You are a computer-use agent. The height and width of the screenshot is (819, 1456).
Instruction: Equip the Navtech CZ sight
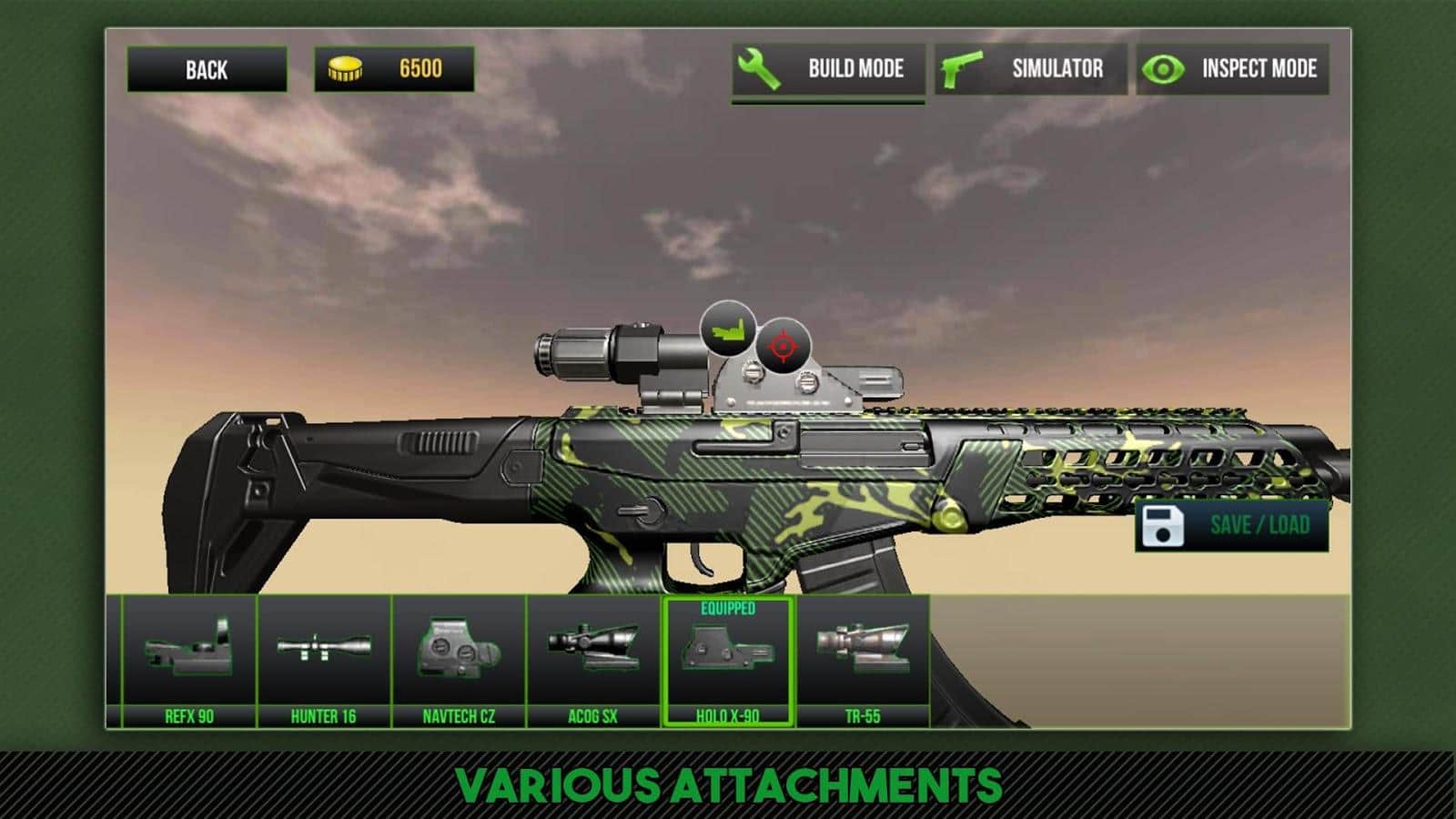pos(459,662)
